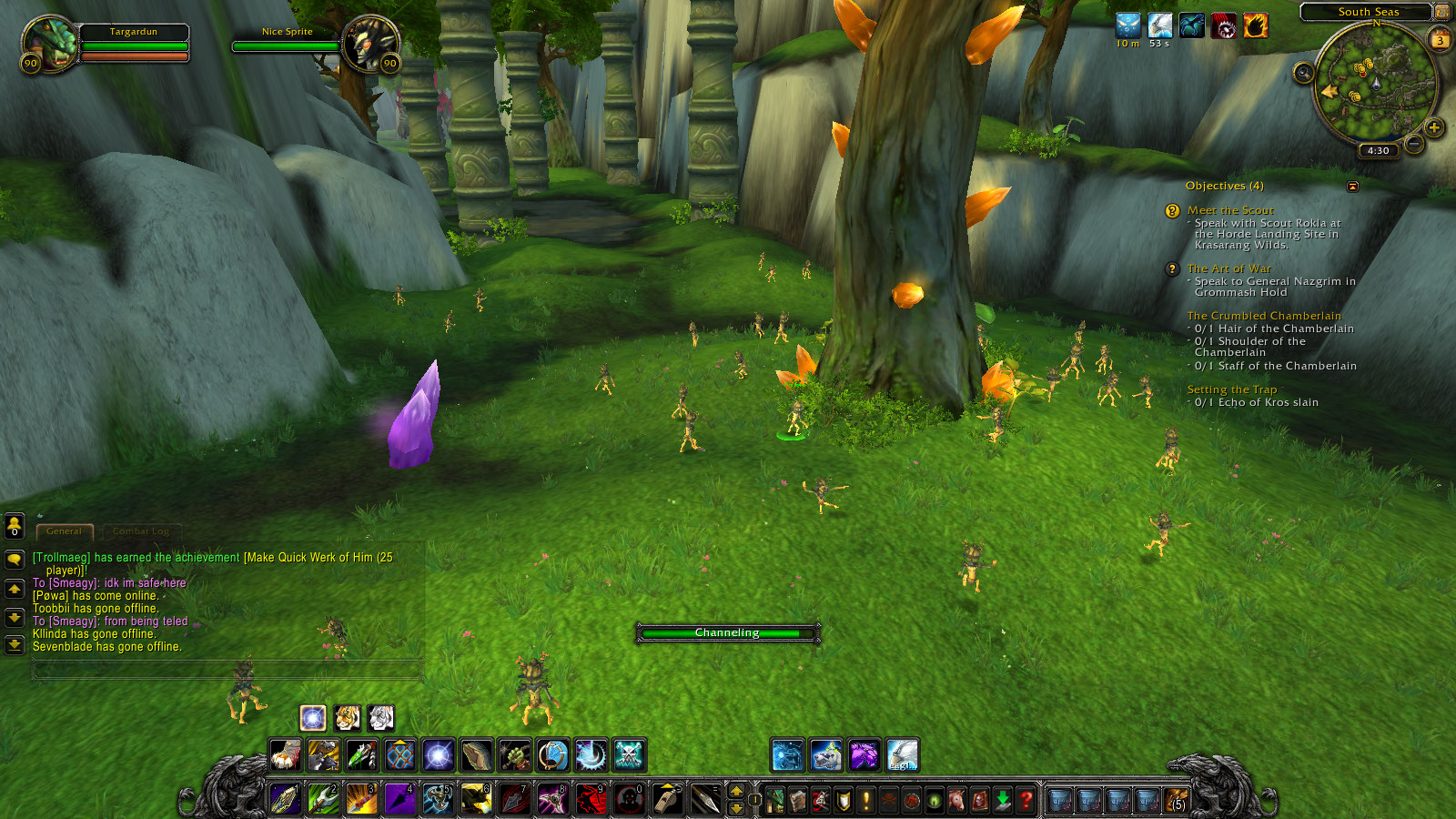Select the General chat tab

[x=64, y=531]
